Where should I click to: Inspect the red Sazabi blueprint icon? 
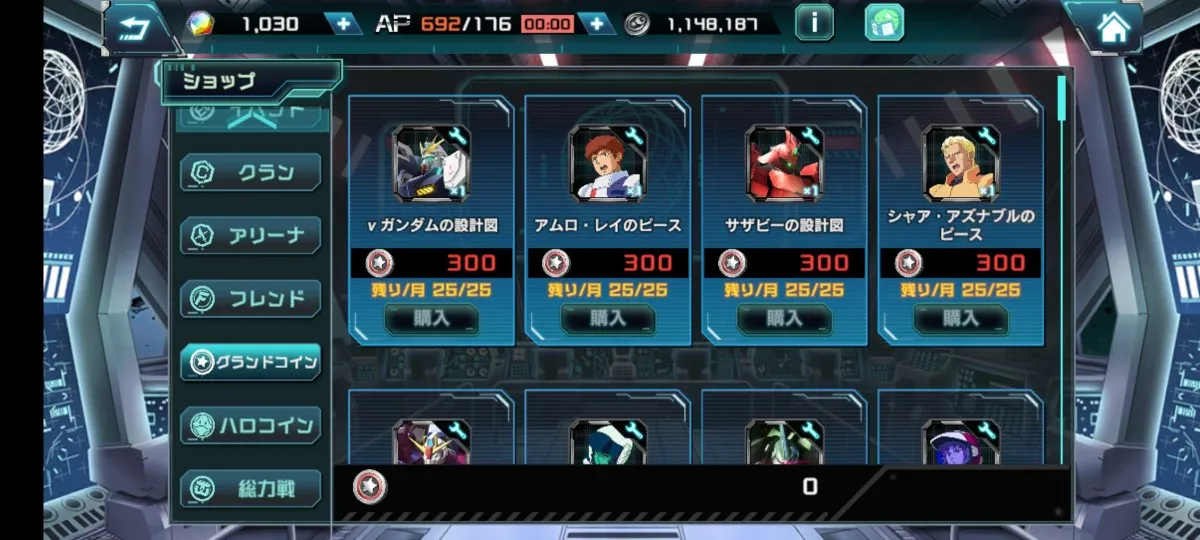tap(784, 163)
